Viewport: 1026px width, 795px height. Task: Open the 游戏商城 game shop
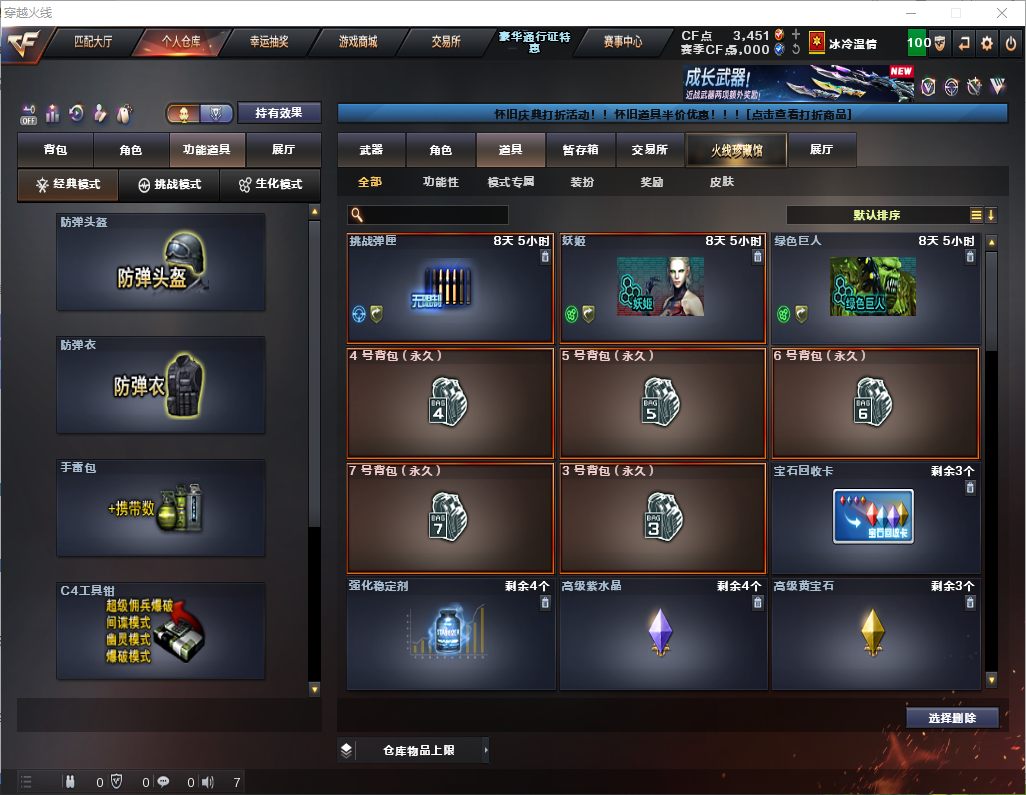(x=357, y=42)
